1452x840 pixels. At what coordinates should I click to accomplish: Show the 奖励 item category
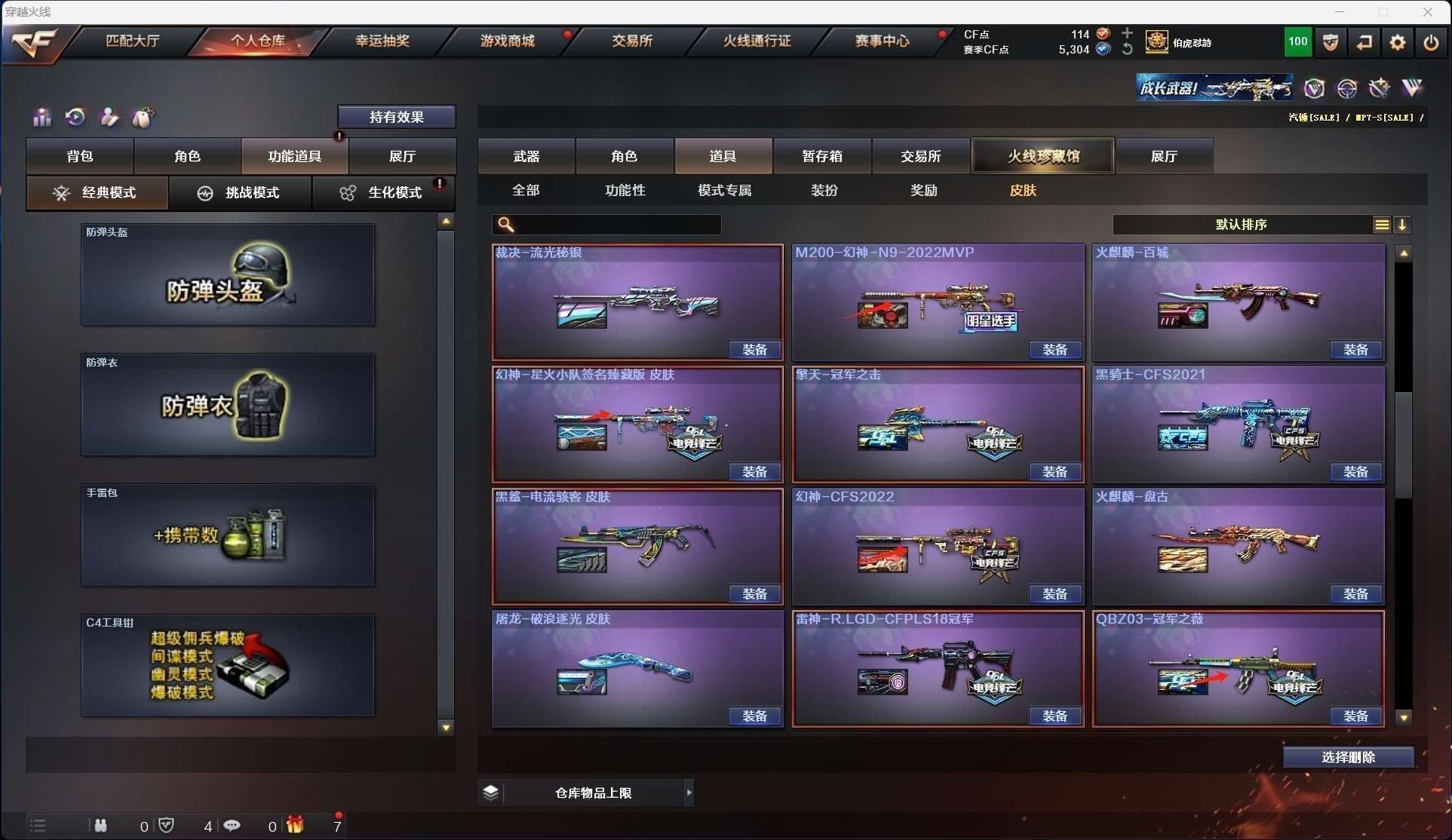924,190
